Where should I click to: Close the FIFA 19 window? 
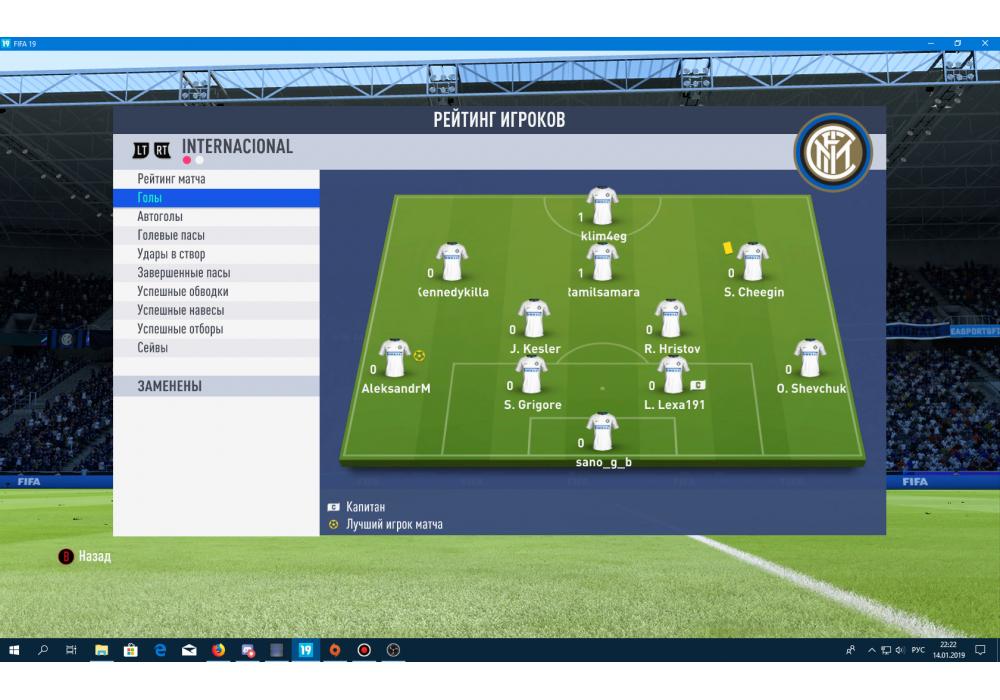tap(984, 44)
